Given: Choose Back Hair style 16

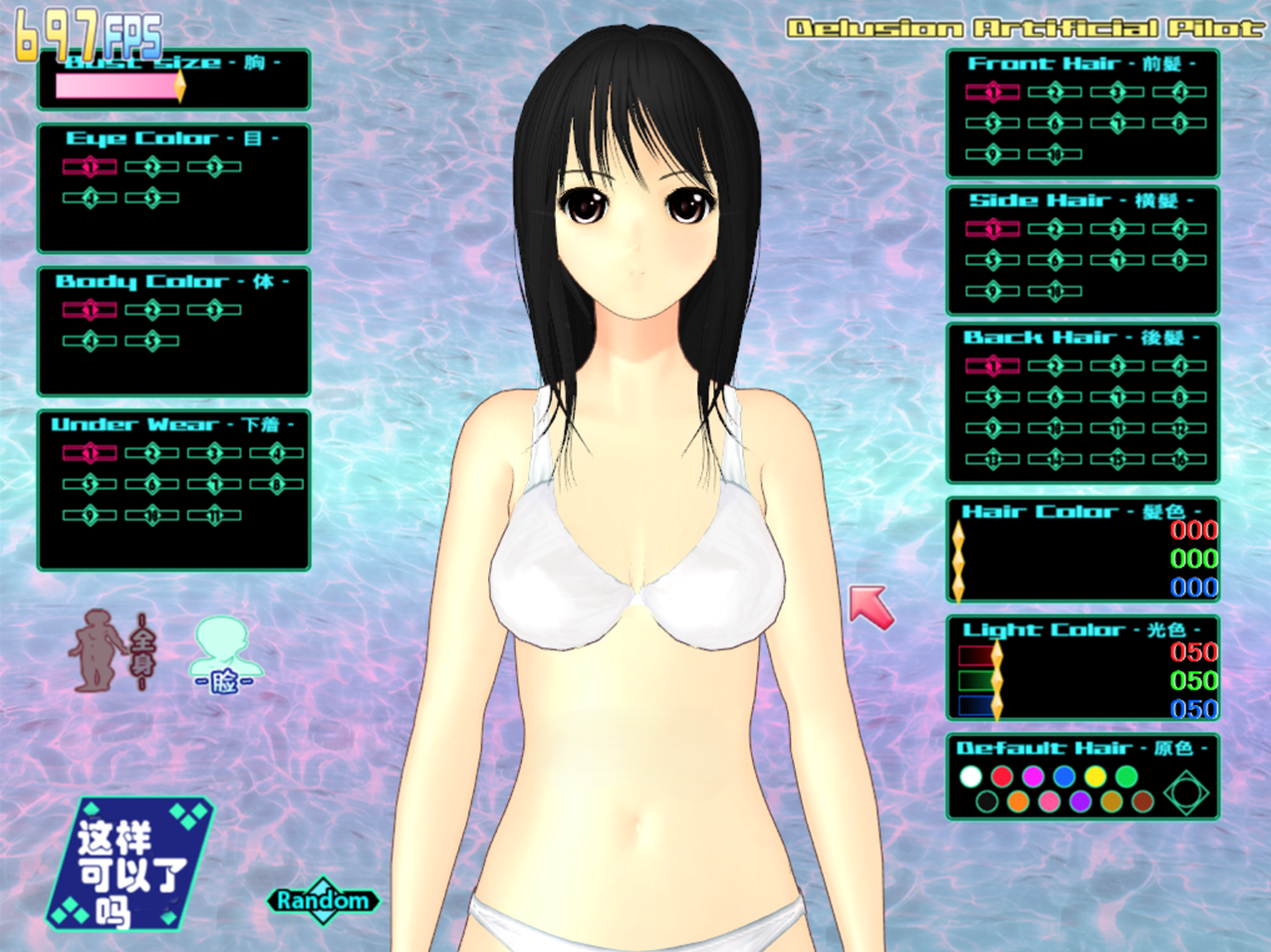Looking at the screenshot, I should click(1179, 459).
